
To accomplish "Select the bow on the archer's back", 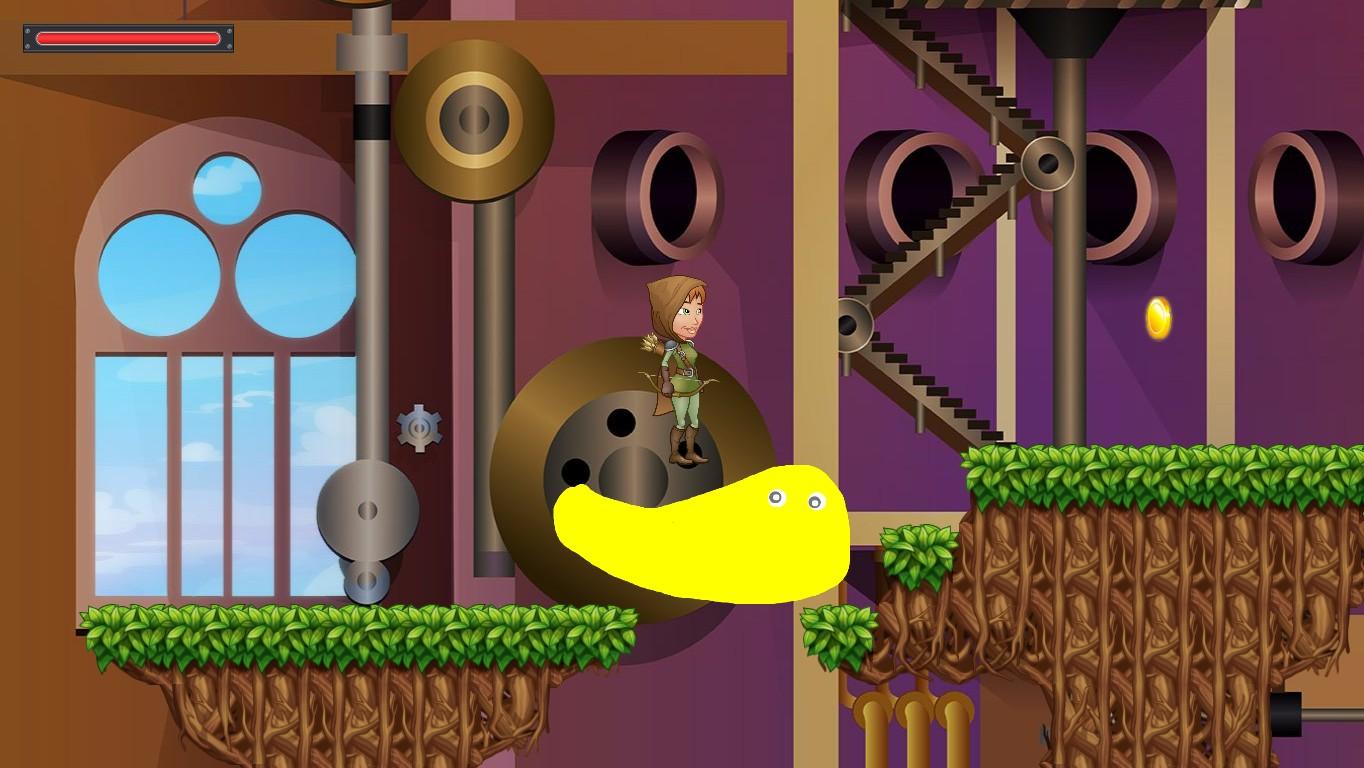I will click(650, 390).
